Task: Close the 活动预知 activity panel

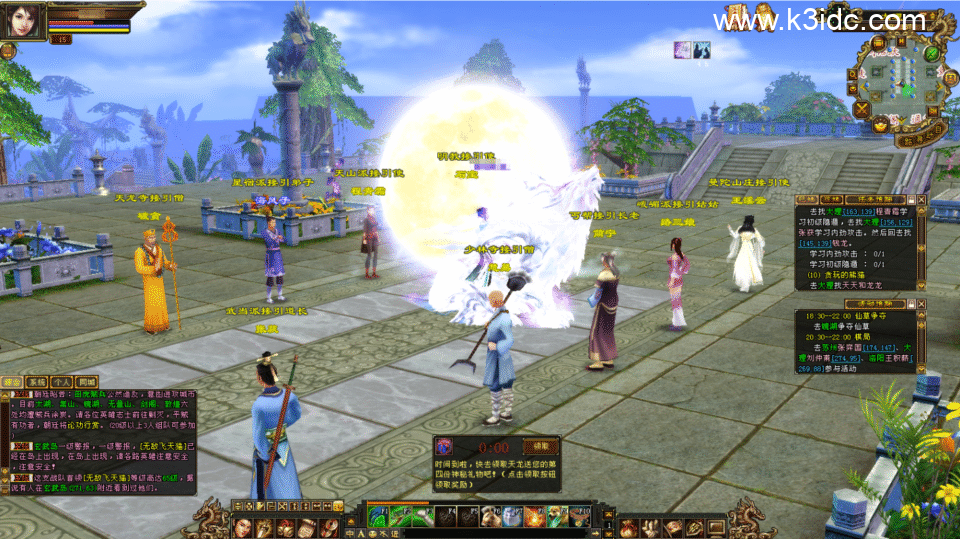Action: (x=921, y=302)
